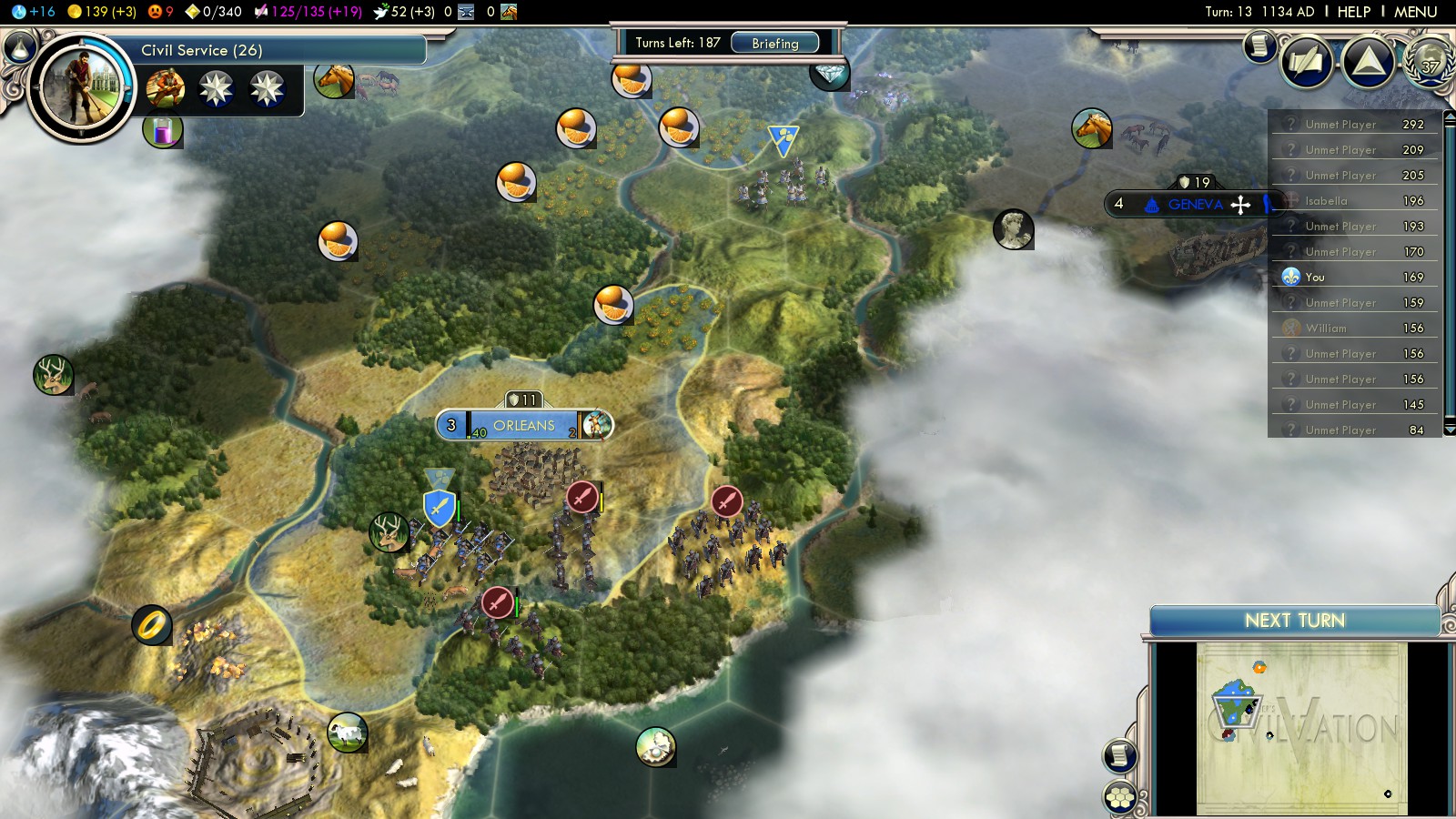Image resolution: width=1456 pixels, height=819 pixels.
Task: Open the minimap scroll options button
Action: click(1119, 755)
